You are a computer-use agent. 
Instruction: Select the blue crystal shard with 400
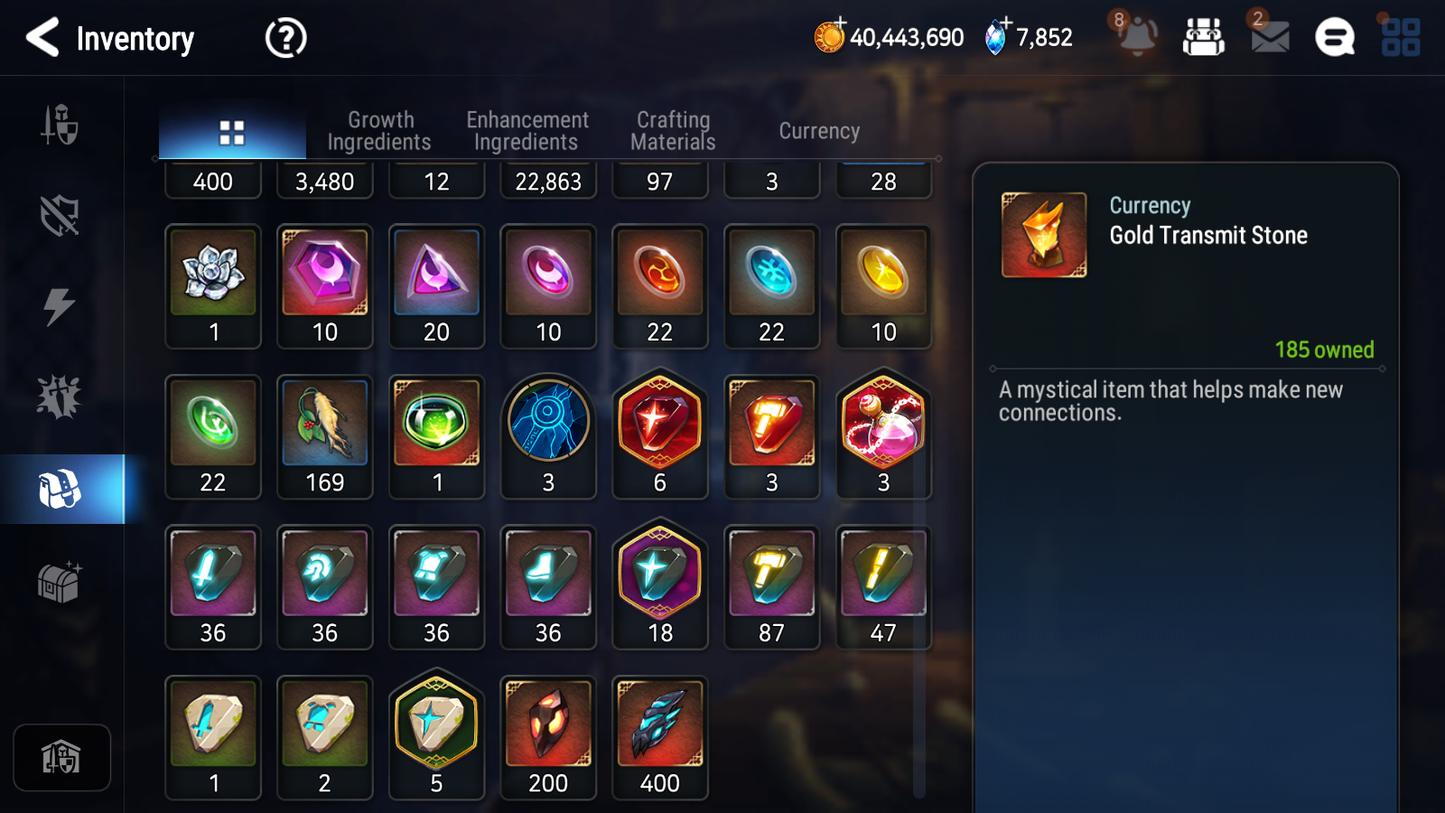pos(660,724)
